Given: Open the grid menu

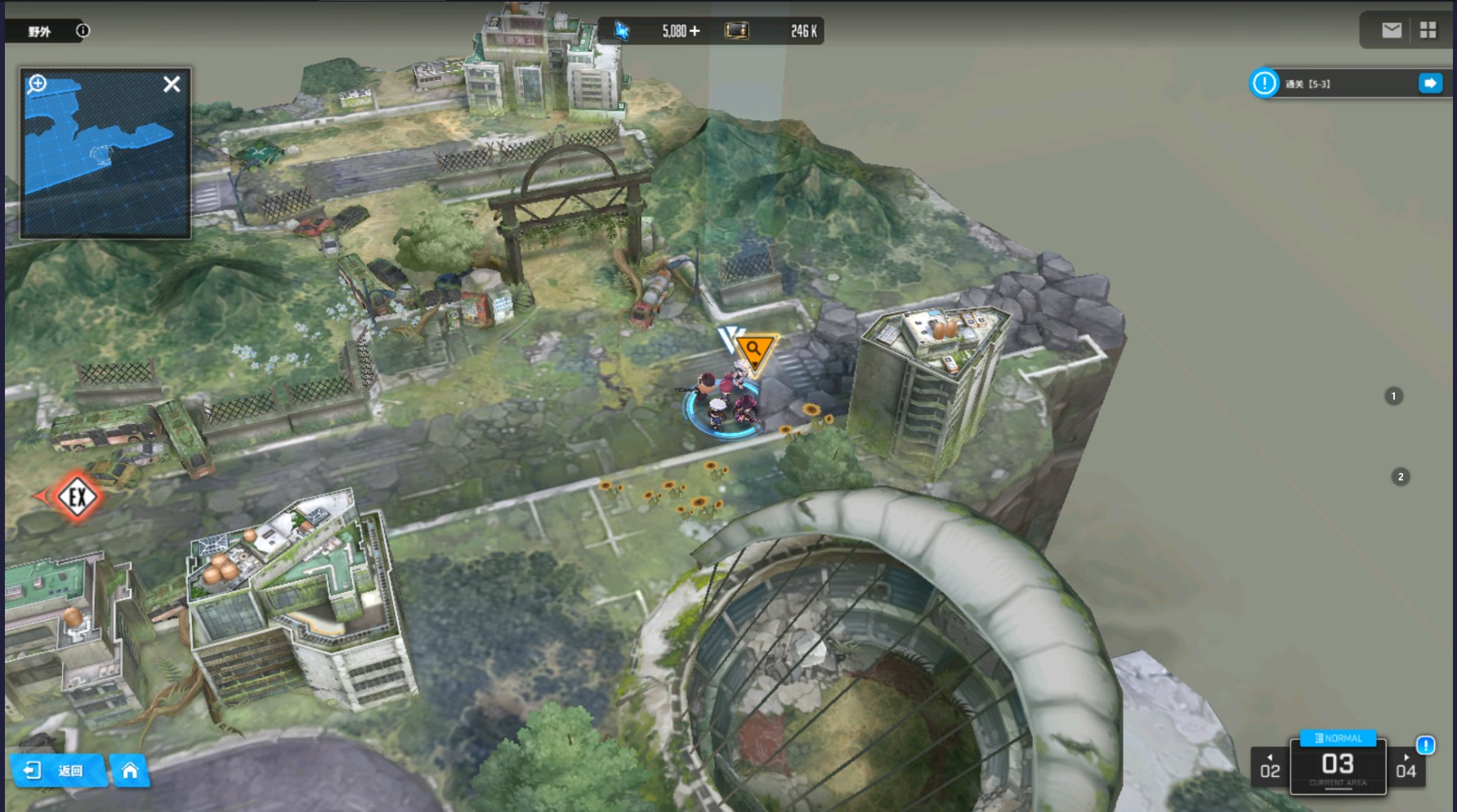Looking at the screenshot, I should point(1428,30).
